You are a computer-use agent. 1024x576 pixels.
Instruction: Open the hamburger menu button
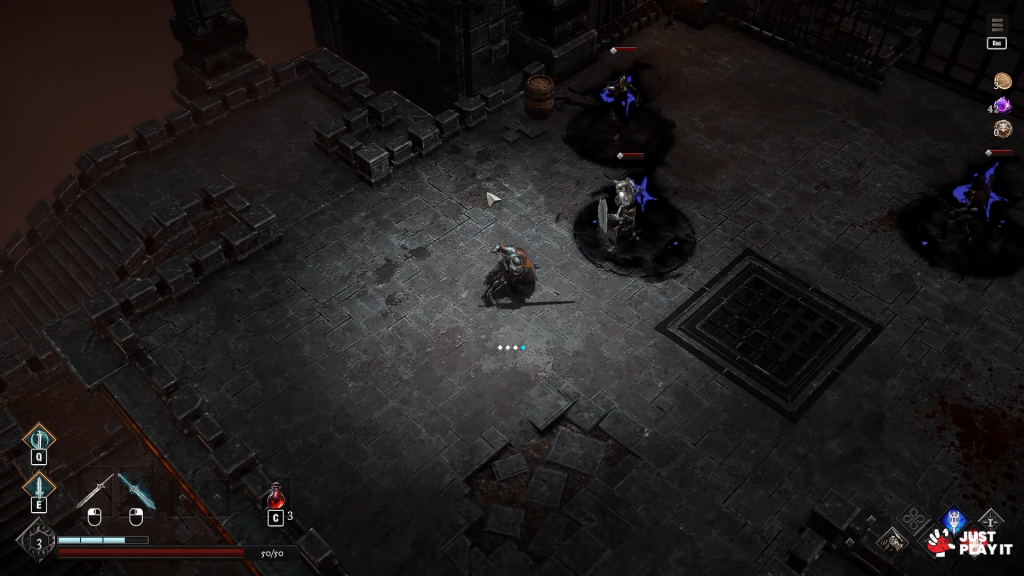tap(996, 24)
